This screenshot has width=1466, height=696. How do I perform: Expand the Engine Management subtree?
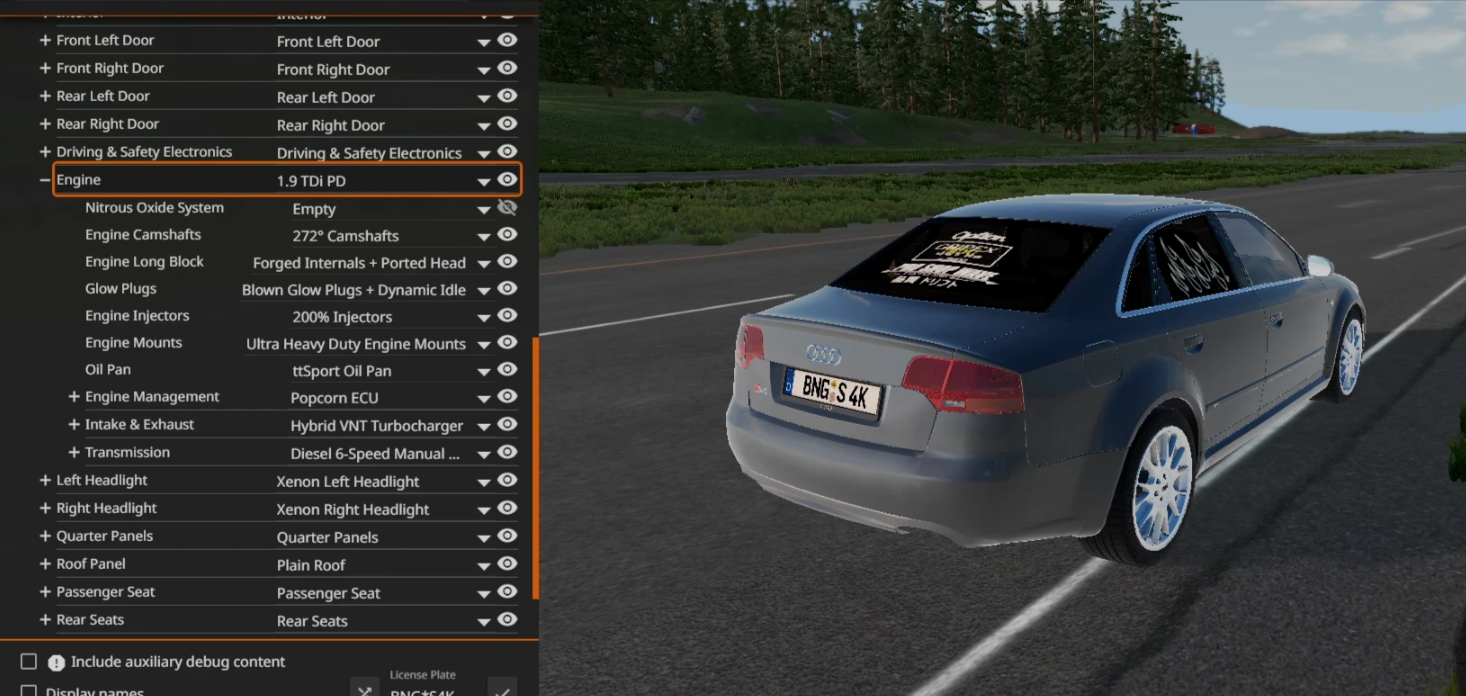pyautogui.click(x=73, y=397)
